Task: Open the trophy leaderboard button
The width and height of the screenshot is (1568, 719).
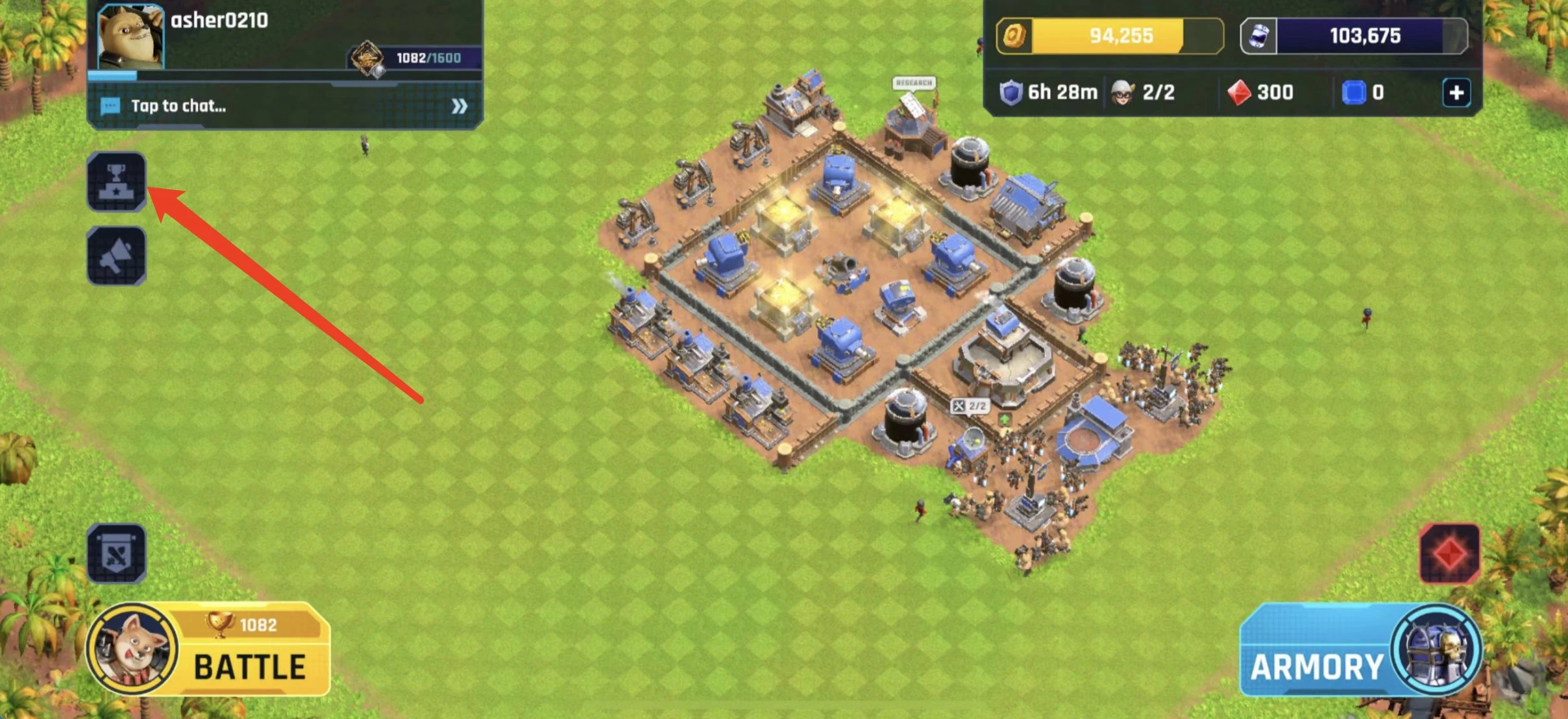Action: tap(116, 182)
